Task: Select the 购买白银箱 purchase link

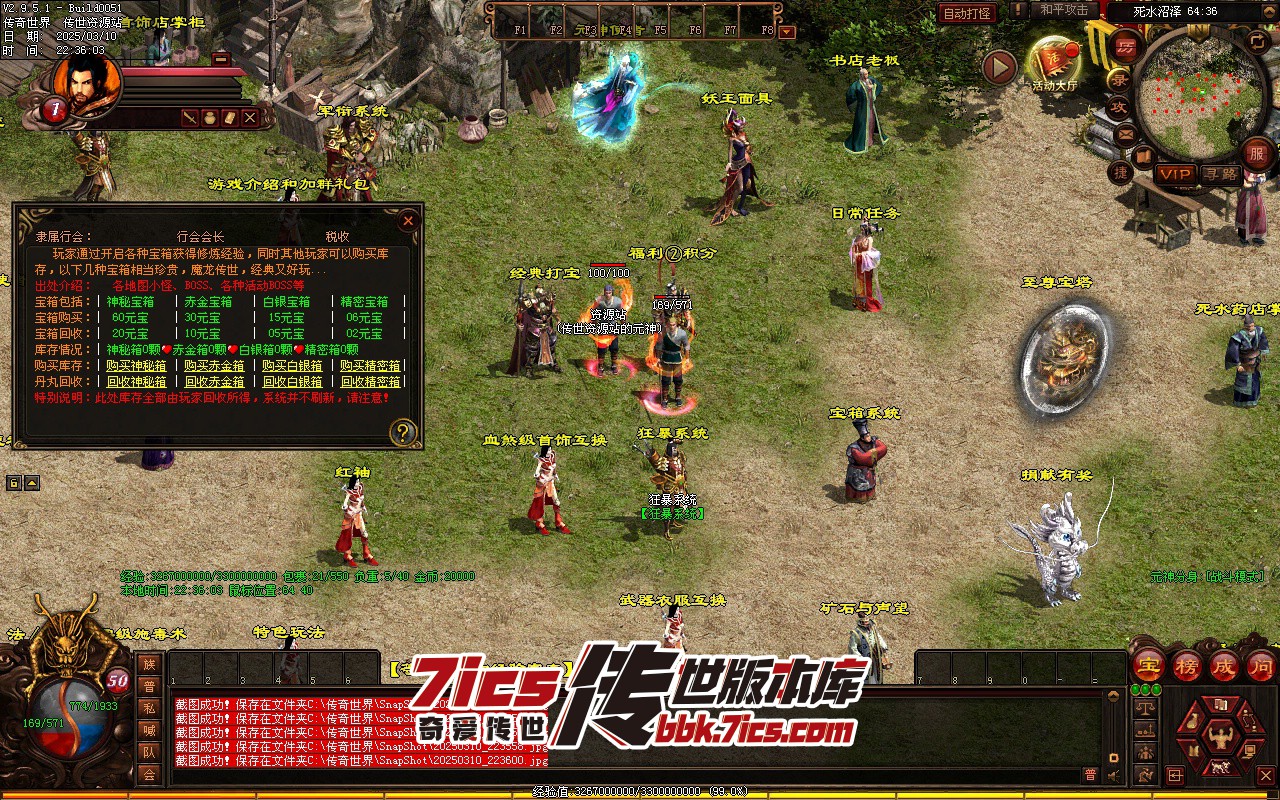Action: (293, 366)
